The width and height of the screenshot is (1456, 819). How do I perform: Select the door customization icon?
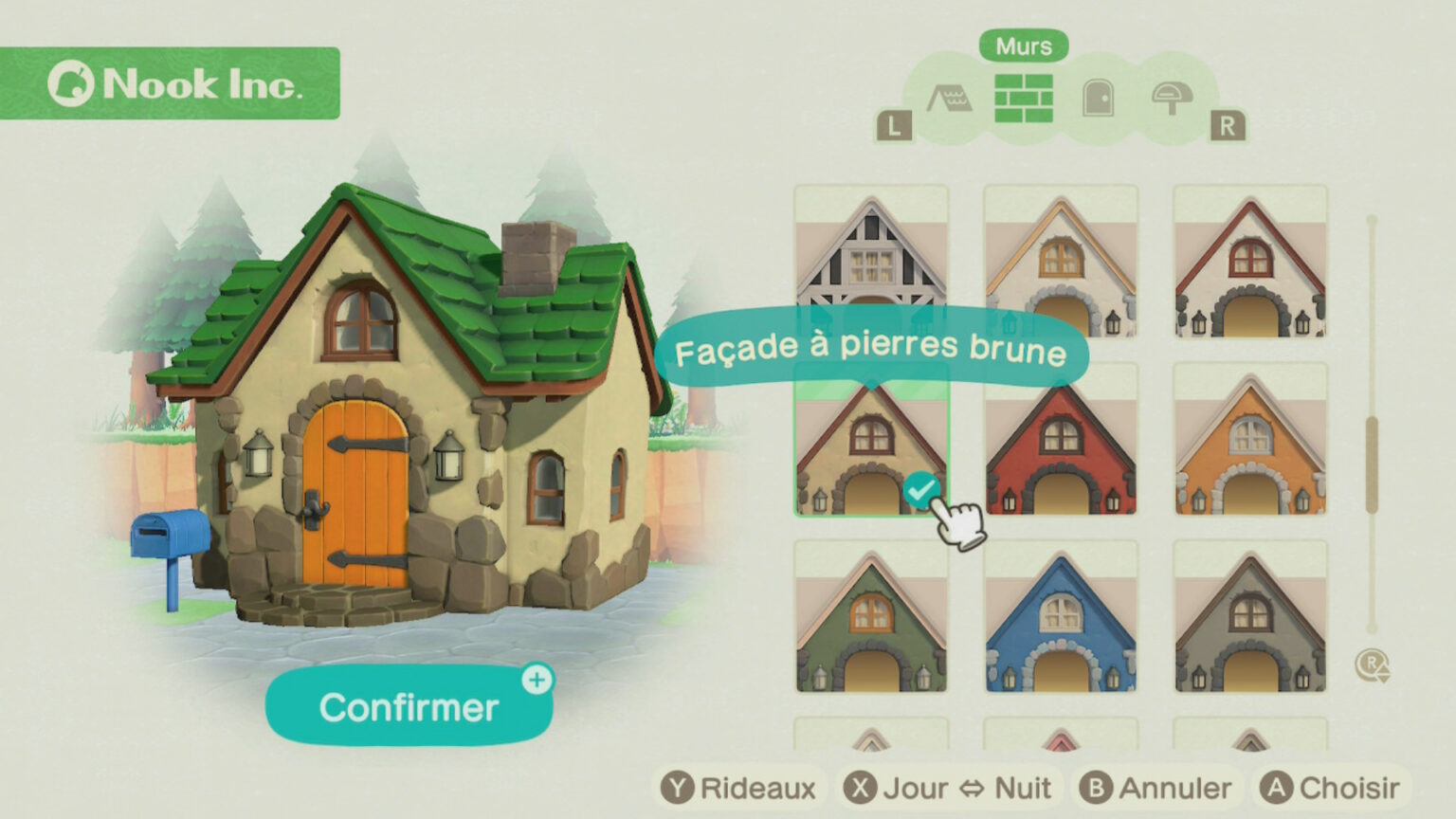point(1098,99)
